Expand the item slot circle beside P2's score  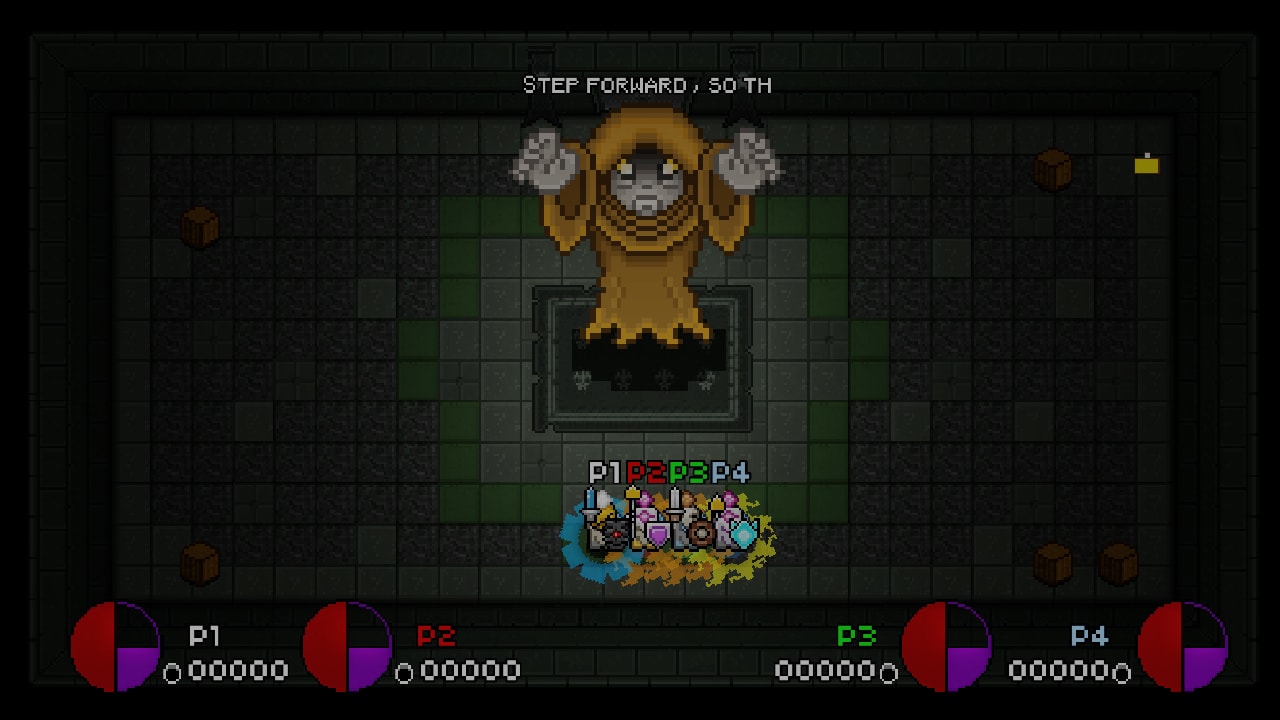[405, 672]
